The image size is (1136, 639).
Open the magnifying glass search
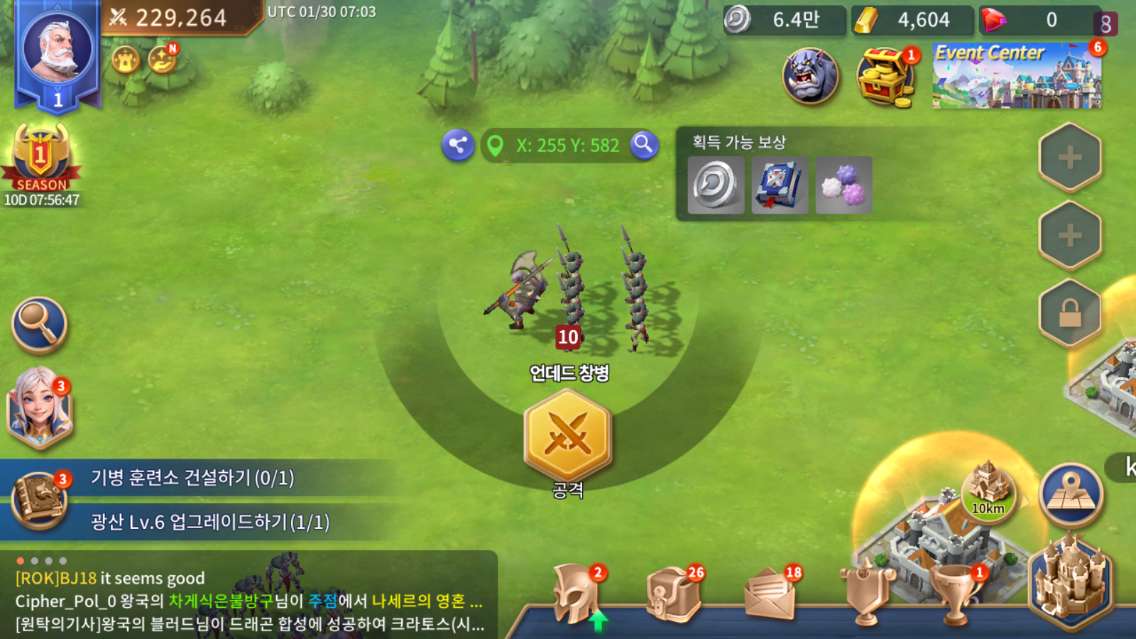pyautogui.click(x=40, y=325)
